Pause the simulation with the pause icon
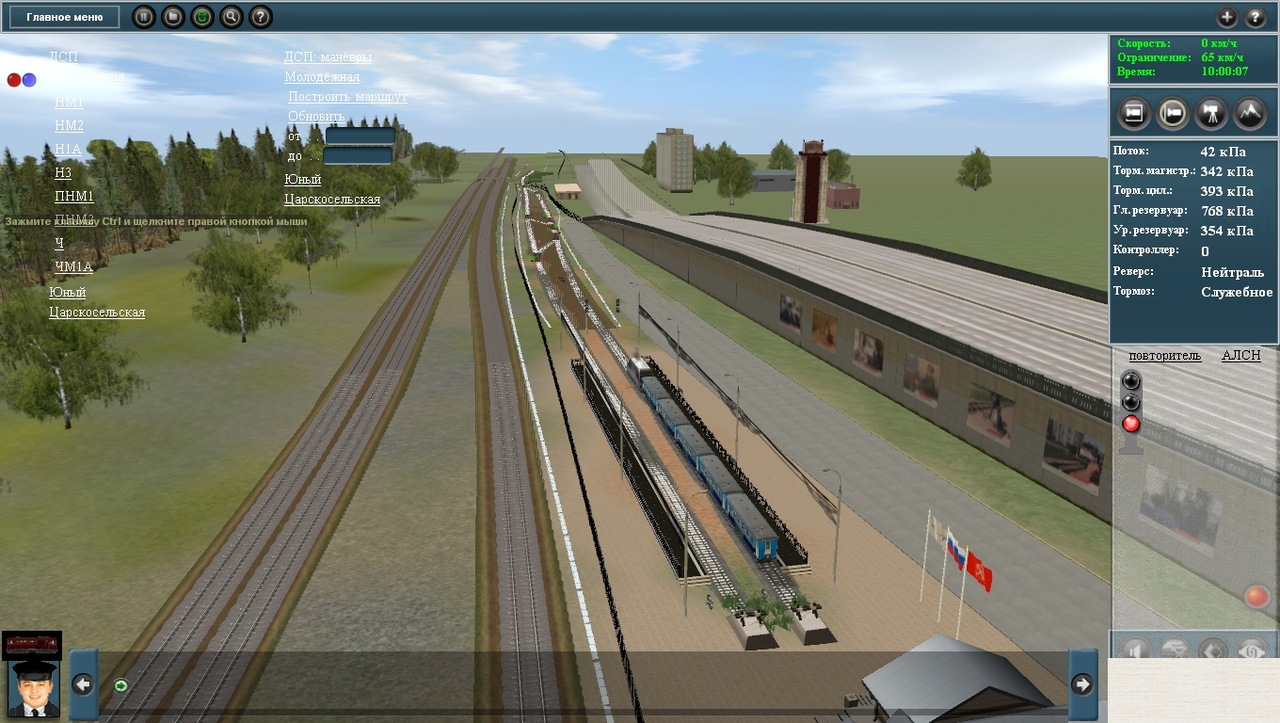 [x=144, y=17]
